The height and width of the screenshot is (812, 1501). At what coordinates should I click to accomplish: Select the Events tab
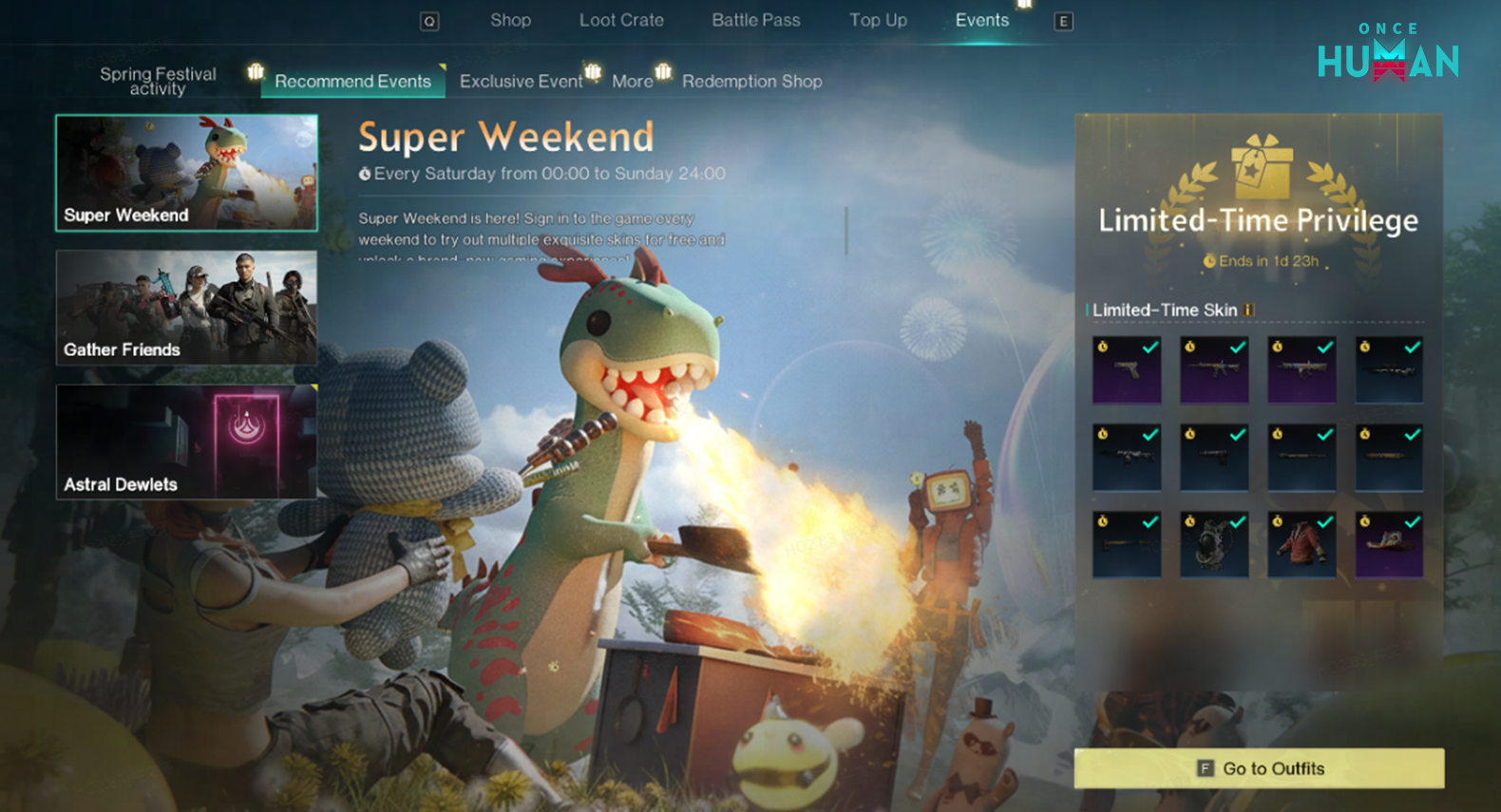point(981,20)
